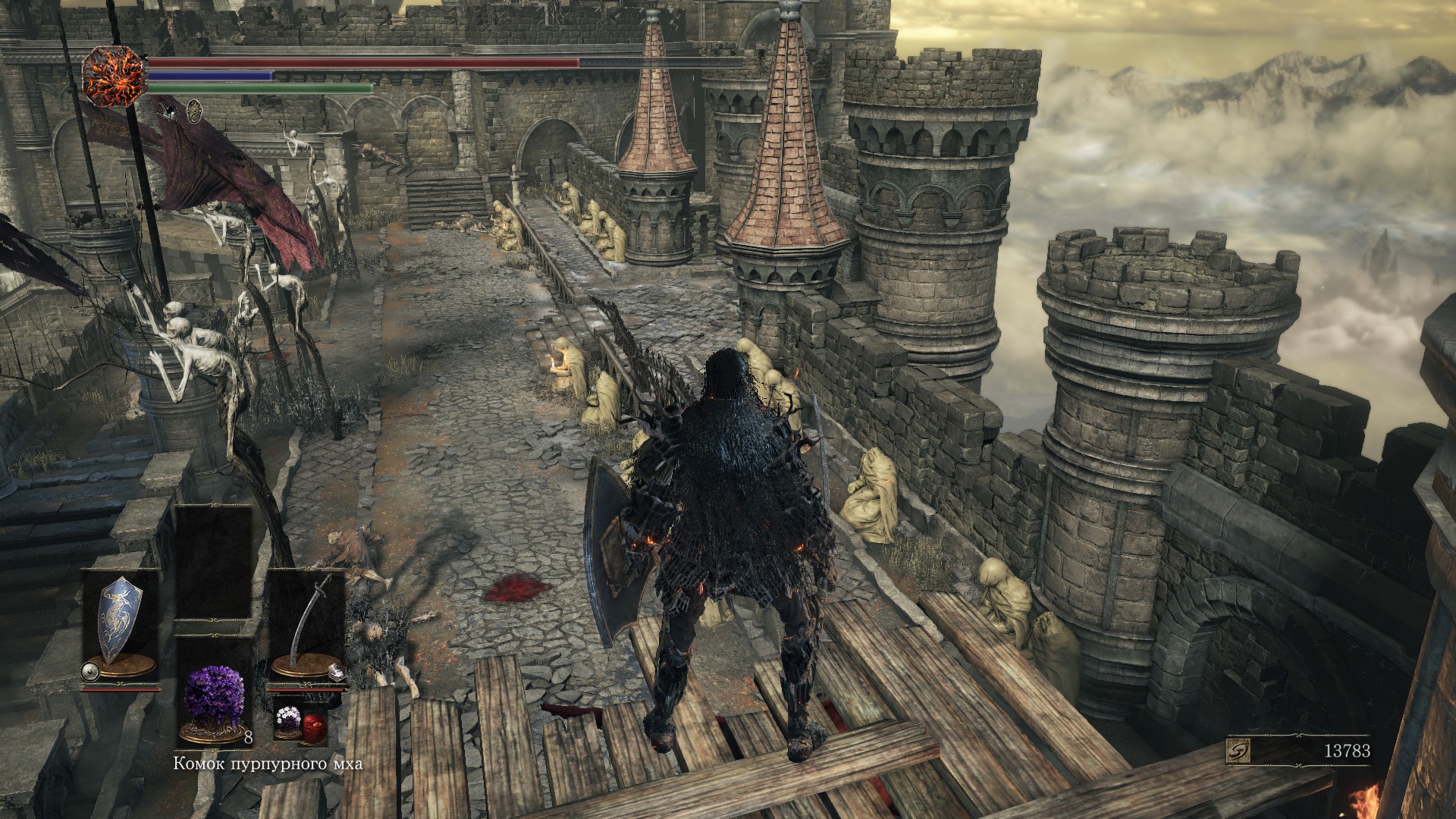This screenshot has height=819, width=1456.
Task: Use the purple moss clump item
Action: (214, 701)
